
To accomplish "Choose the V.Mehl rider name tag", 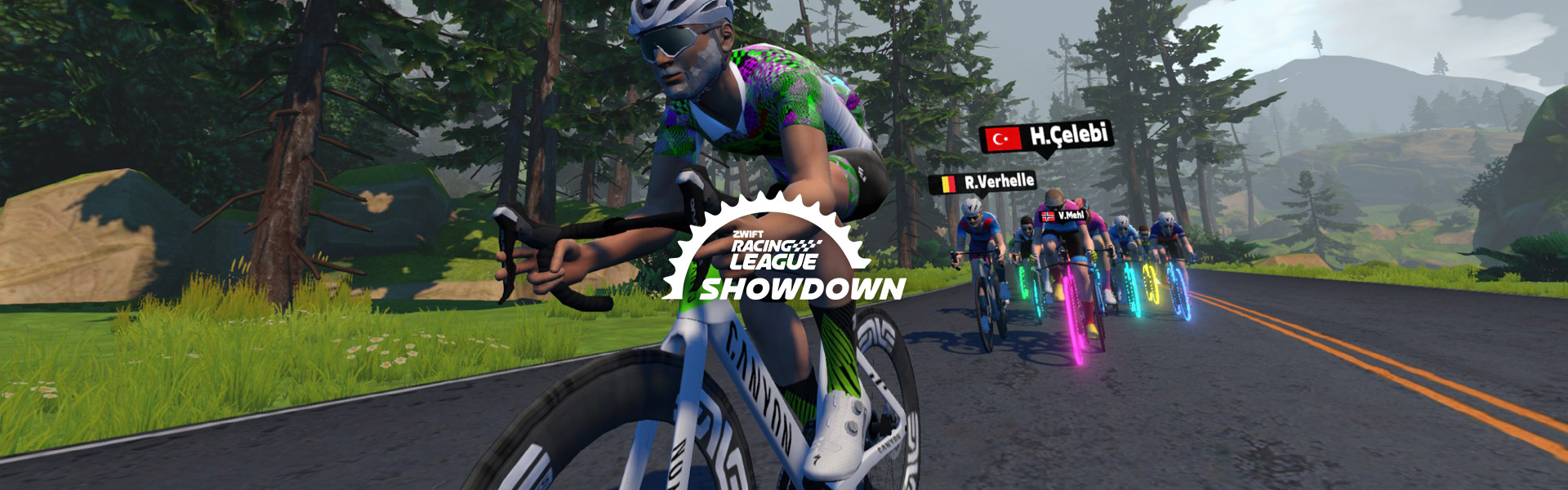I will tap(1062, 216).
